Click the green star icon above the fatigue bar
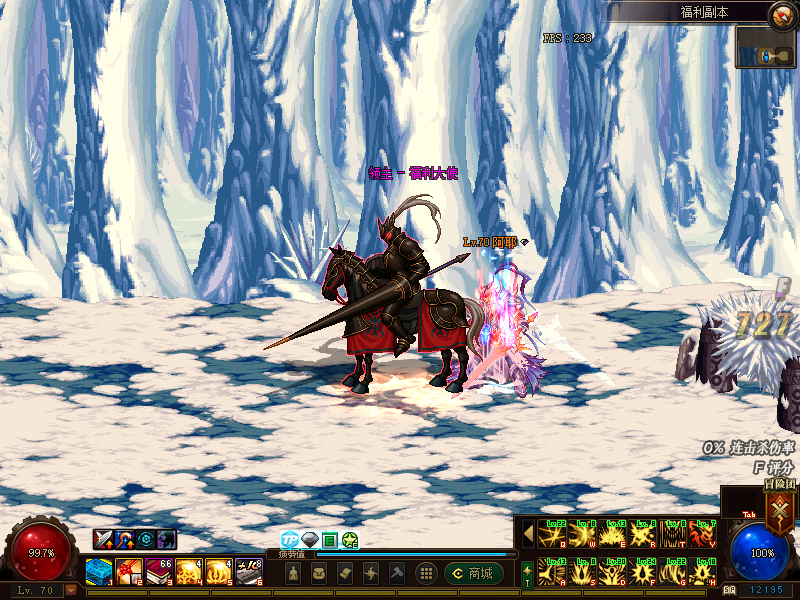 350,540
